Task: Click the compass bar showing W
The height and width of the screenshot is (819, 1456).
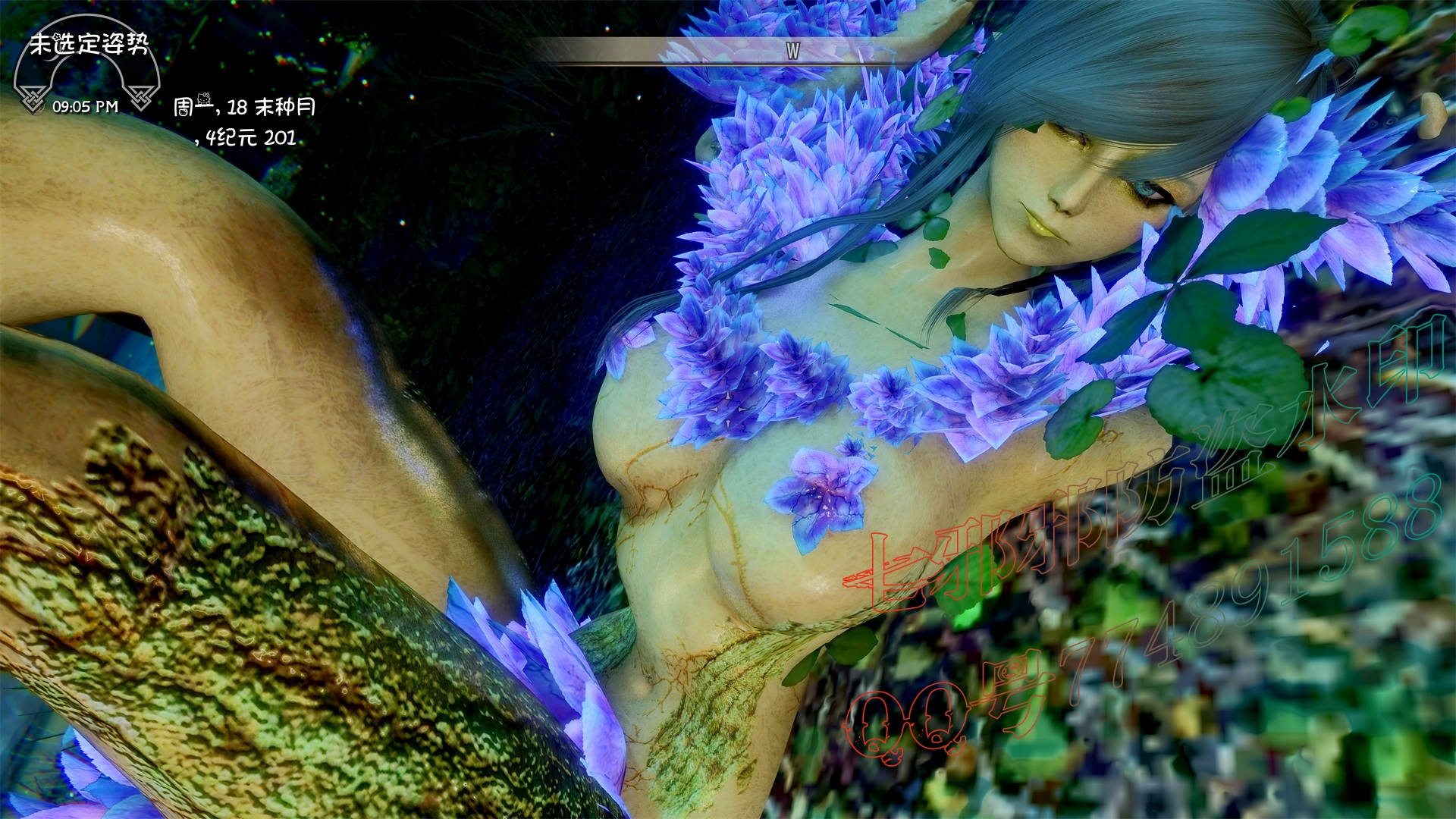Action: click(792, 51)
